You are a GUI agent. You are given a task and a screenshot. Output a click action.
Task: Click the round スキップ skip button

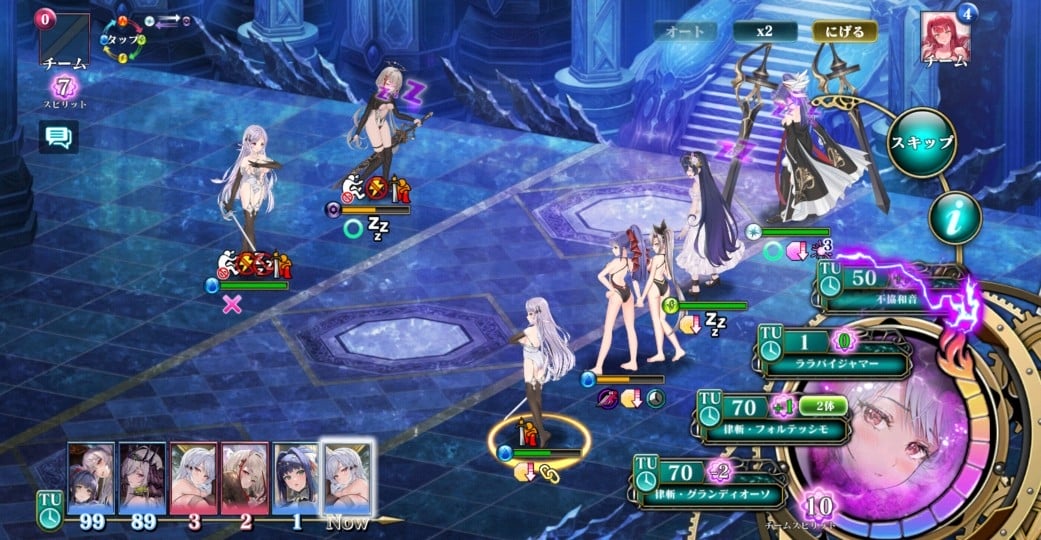point(921,143)
